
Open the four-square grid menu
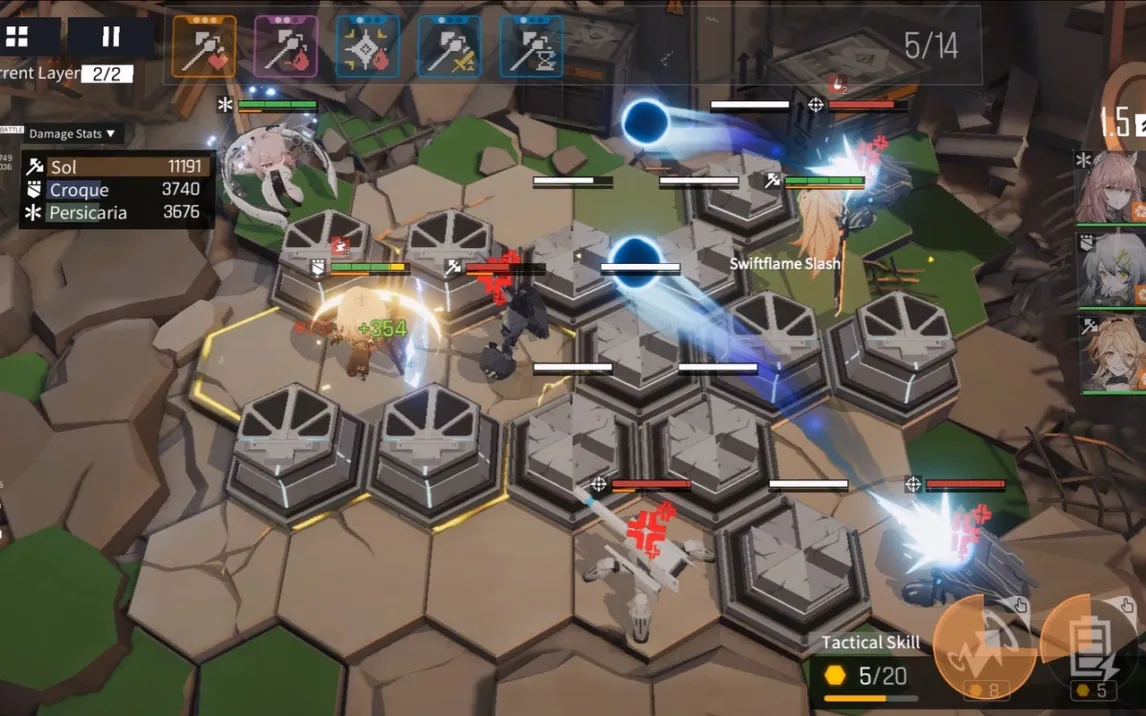pyautogui.click(x=18, y=38)
